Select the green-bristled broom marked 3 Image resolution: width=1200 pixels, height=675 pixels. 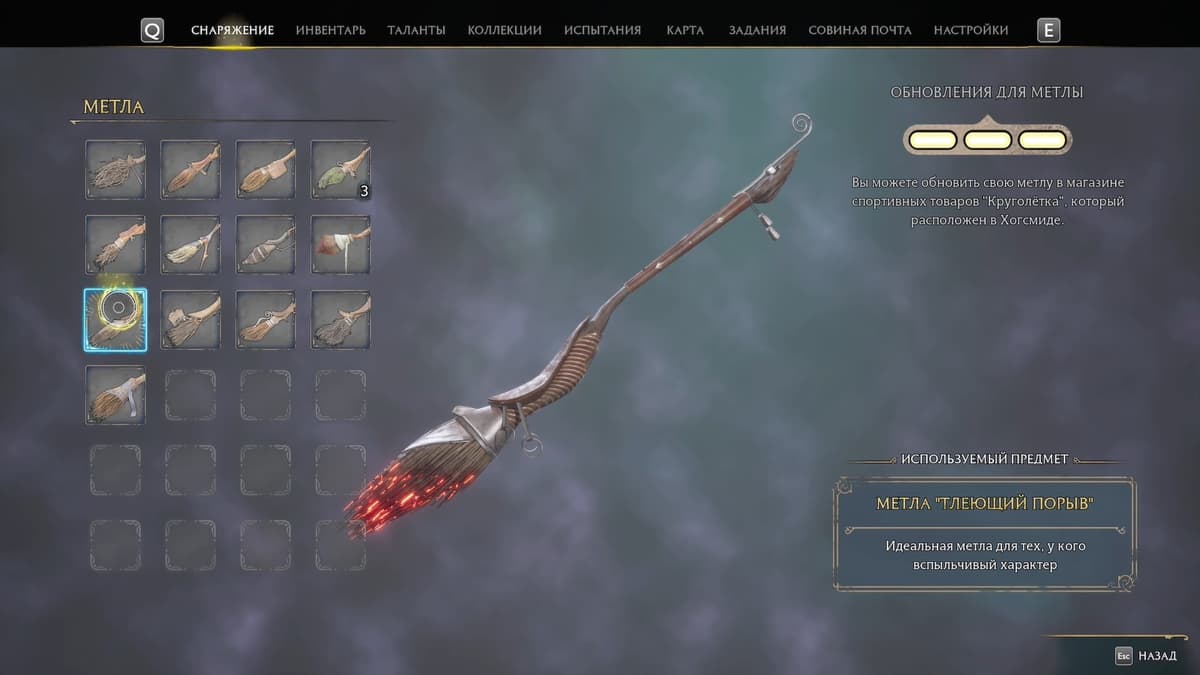click(x=340, y=169)
